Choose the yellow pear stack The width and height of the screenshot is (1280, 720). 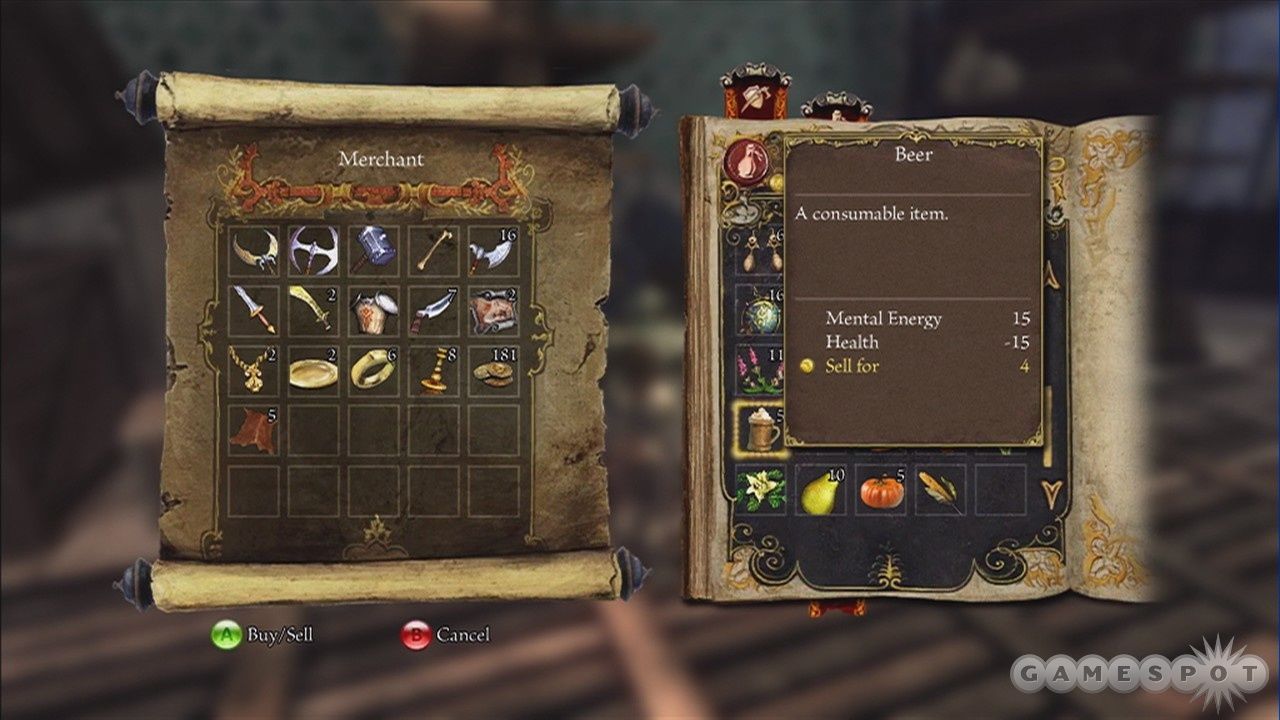[x=820, y=490]
